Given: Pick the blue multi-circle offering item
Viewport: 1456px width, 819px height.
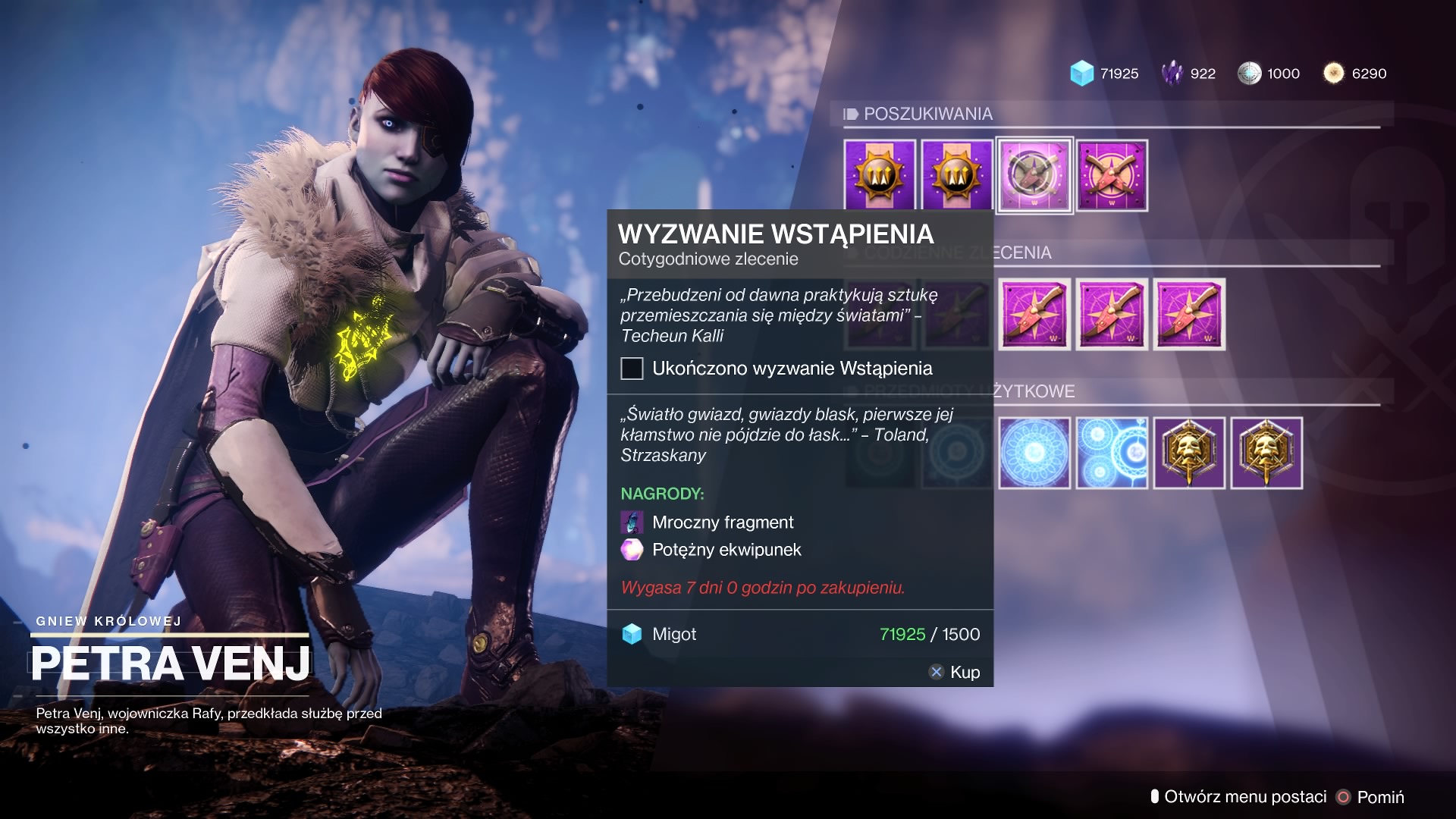Looking at the screenshot, I should tap(1112, 453).
